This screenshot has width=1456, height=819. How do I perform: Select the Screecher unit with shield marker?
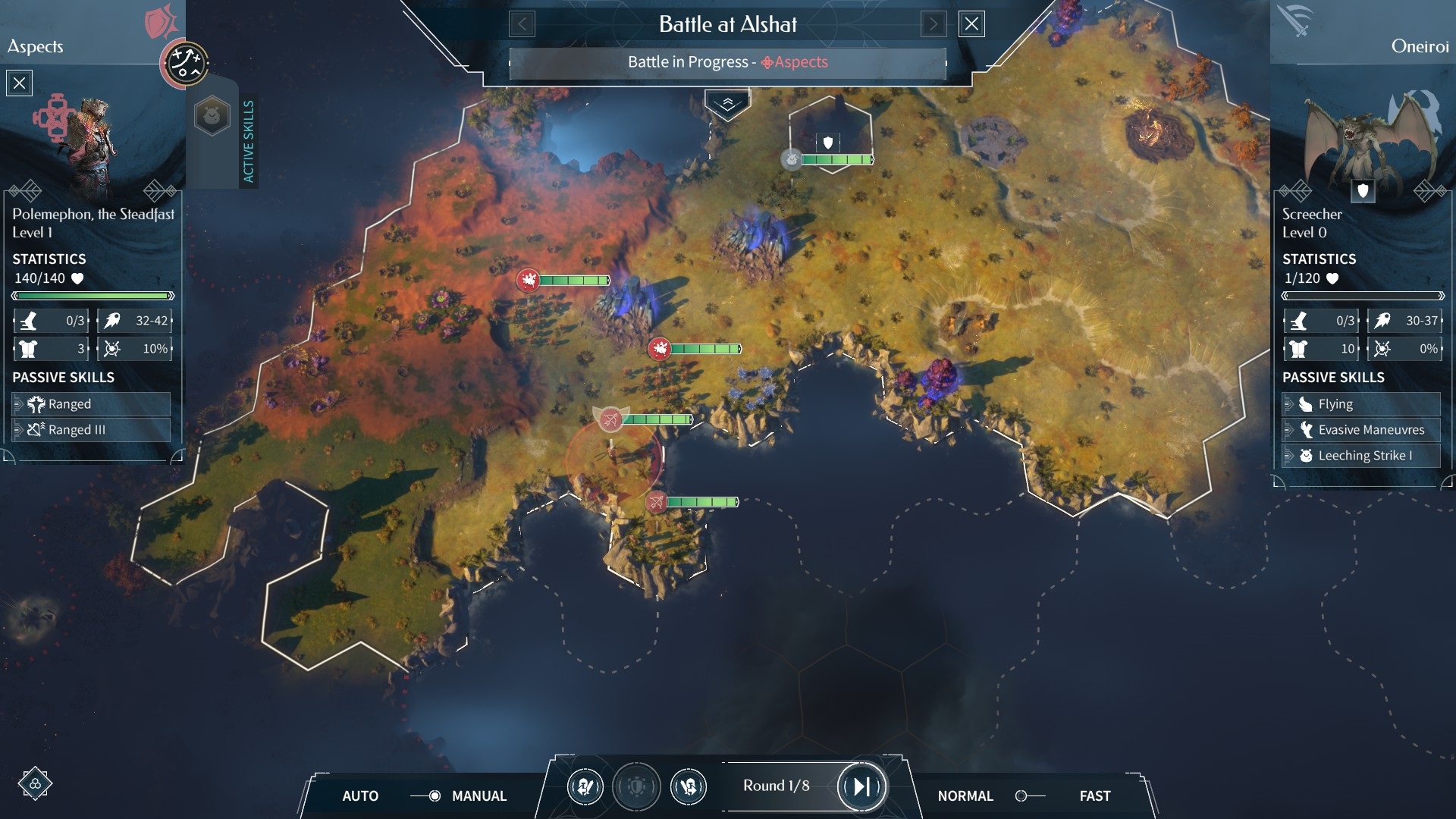828,144
